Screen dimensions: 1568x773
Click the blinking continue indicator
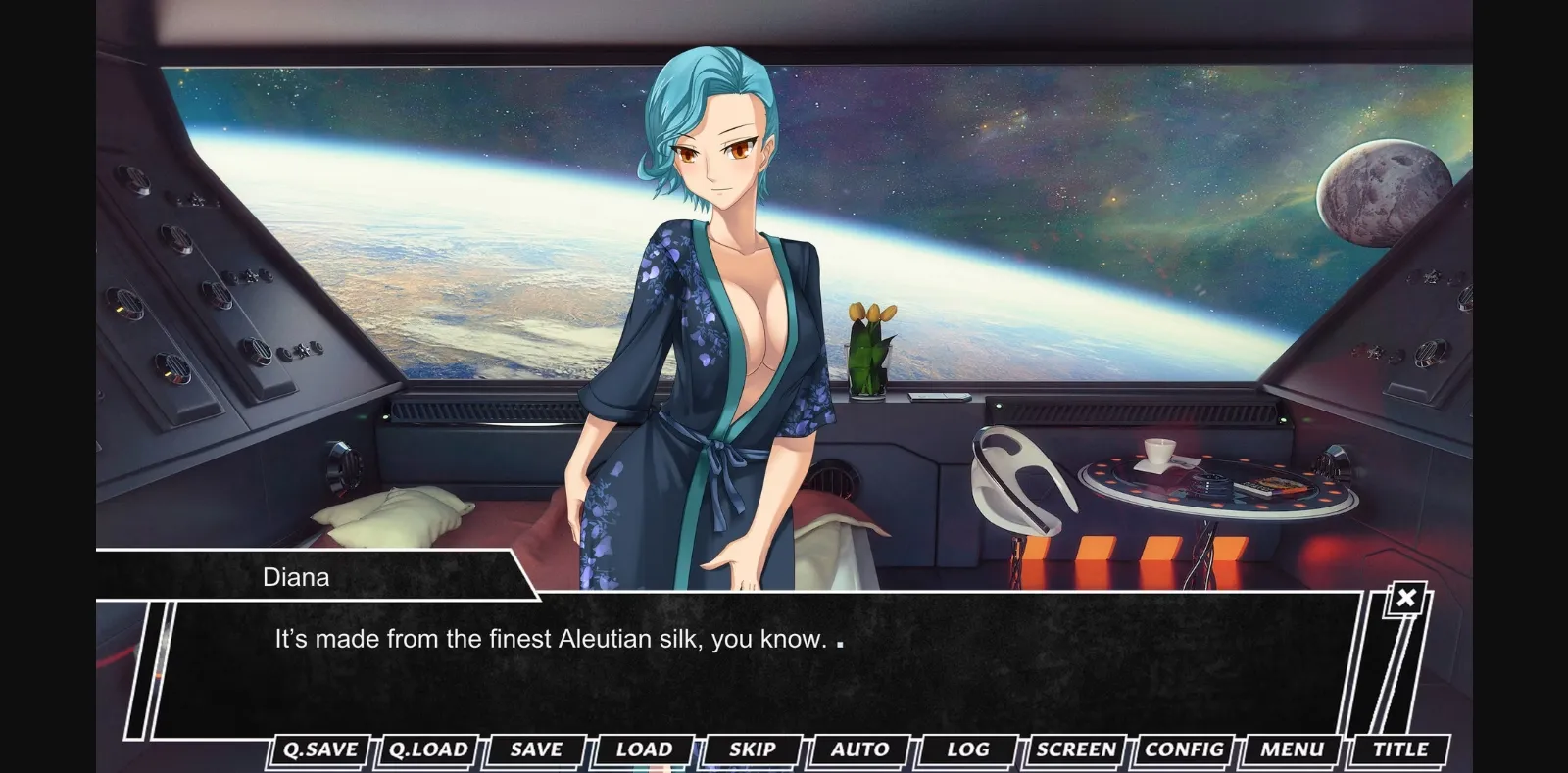click(841, 644)
